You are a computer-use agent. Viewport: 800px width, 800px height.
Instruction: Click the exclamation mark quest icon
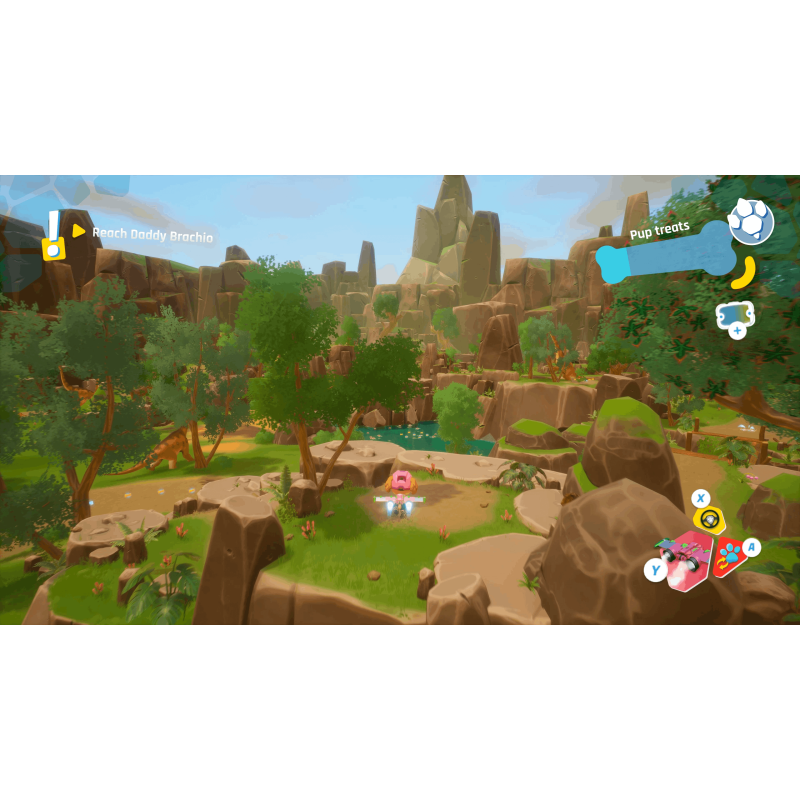tap(53, 236)
